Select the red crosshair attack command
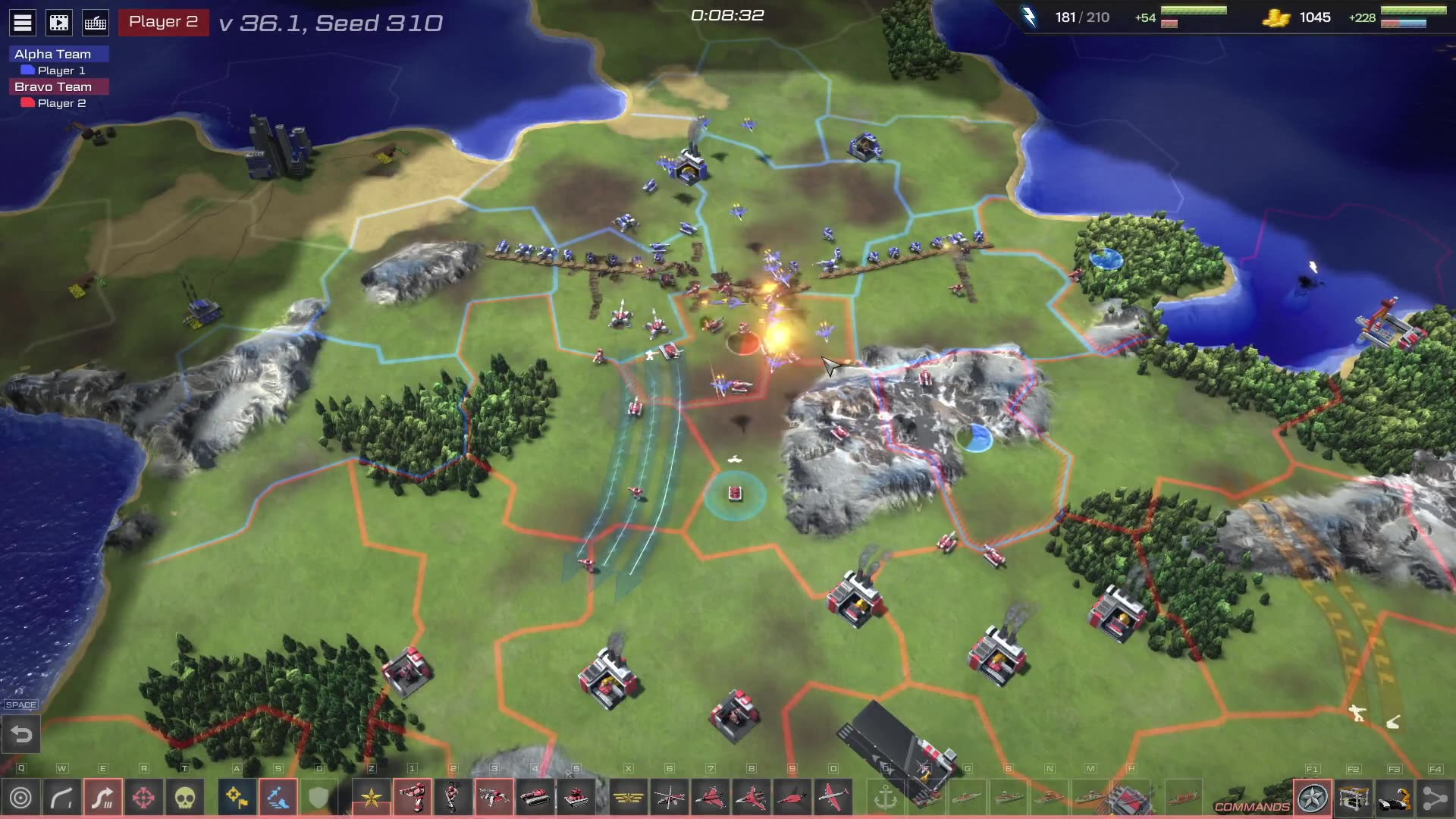Image resolution: width=1456 pixels, height=819 pixels. [143, 798]
